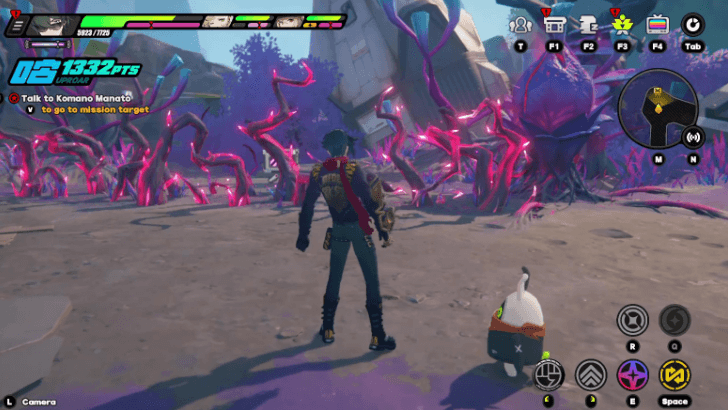Image resolution: width=728 pixels, height=410 pixels.
Task: Switch to the third squad member portrait
Action: click(288, 21)
